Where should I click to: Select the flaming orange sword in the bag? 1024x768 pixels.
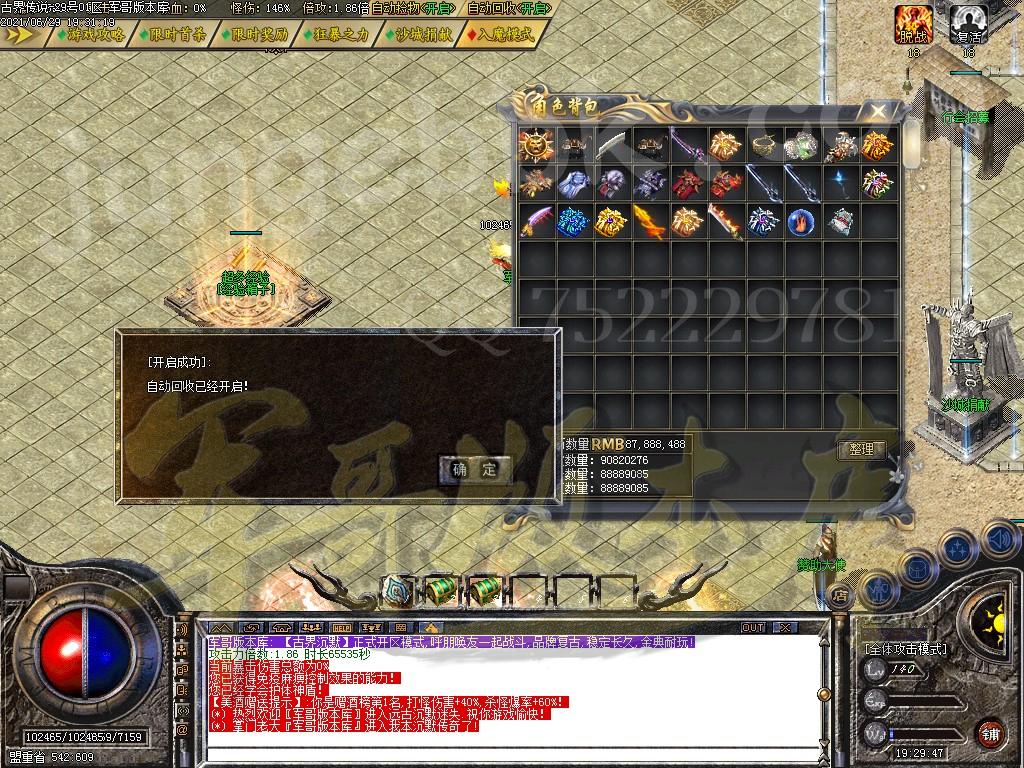click(x=649, y=221)
